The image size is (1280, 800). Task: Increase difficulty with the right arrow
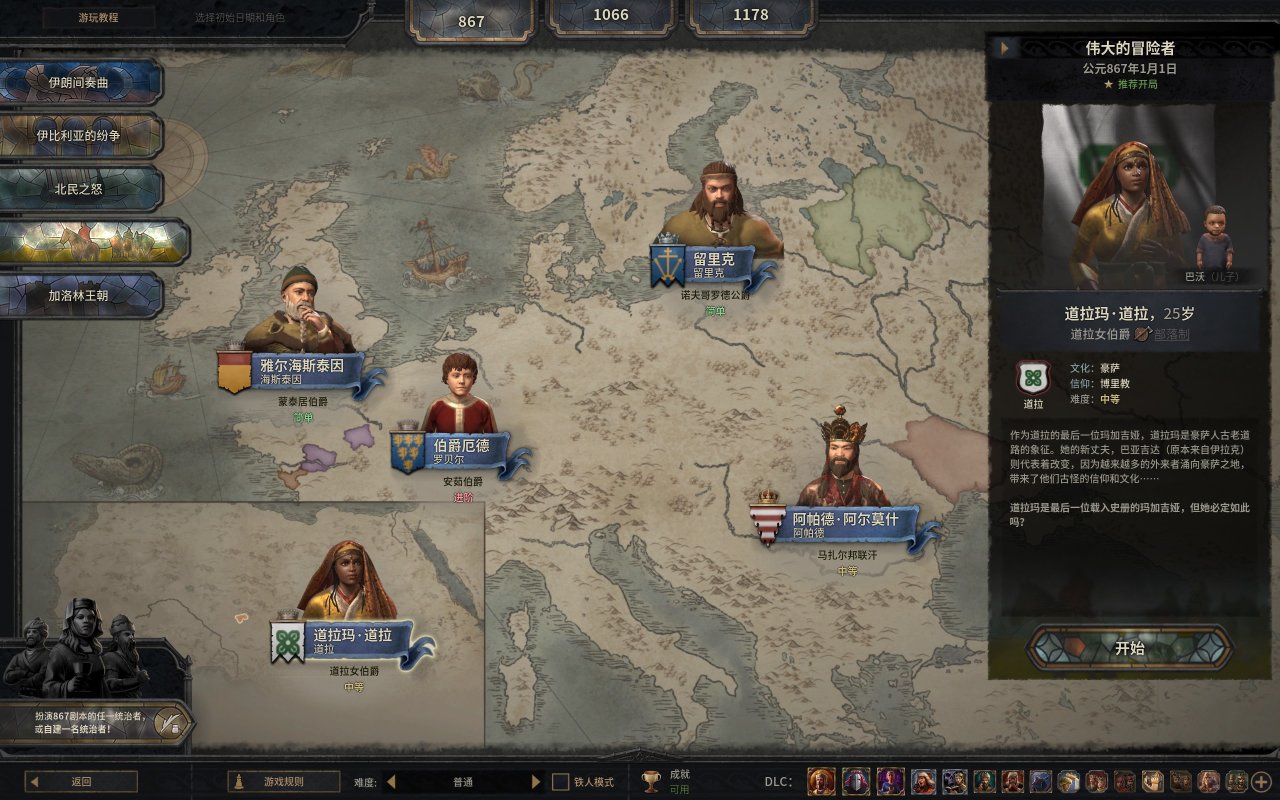coord(536,782)
